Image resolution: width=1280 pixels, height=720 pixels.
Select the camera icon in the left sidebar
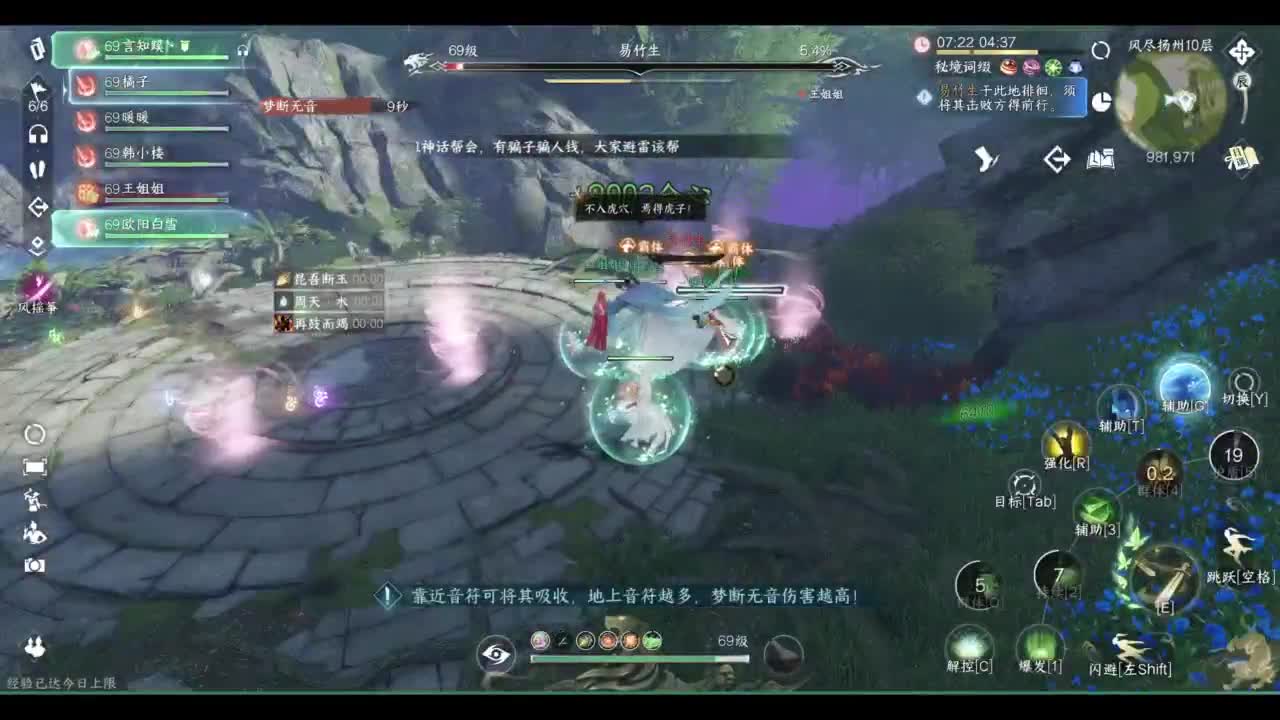tap(35, 565)
